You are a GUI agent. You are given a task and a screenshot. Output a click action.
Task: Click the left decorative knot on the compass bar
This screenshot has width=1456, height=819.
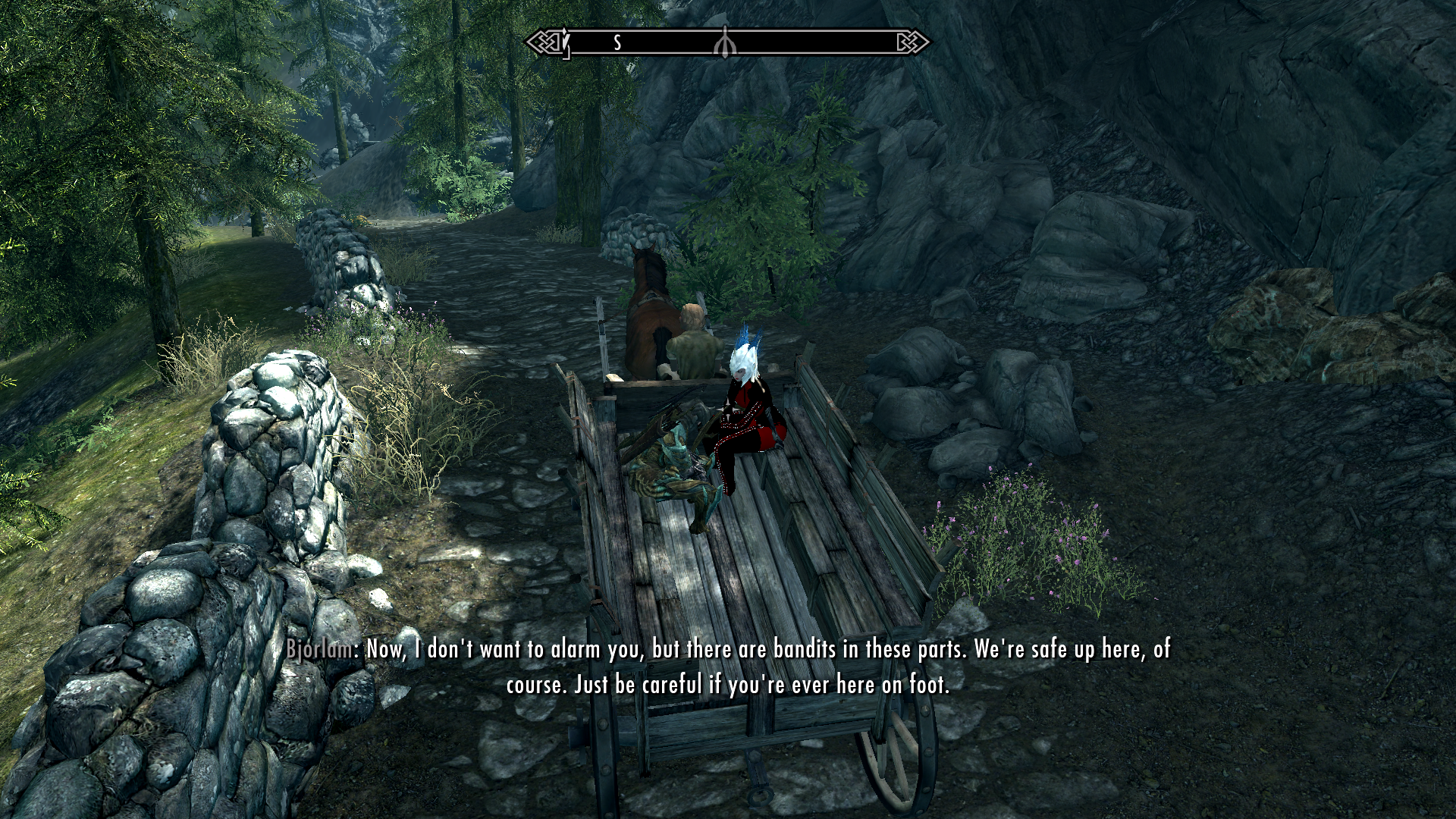[543, 42]
